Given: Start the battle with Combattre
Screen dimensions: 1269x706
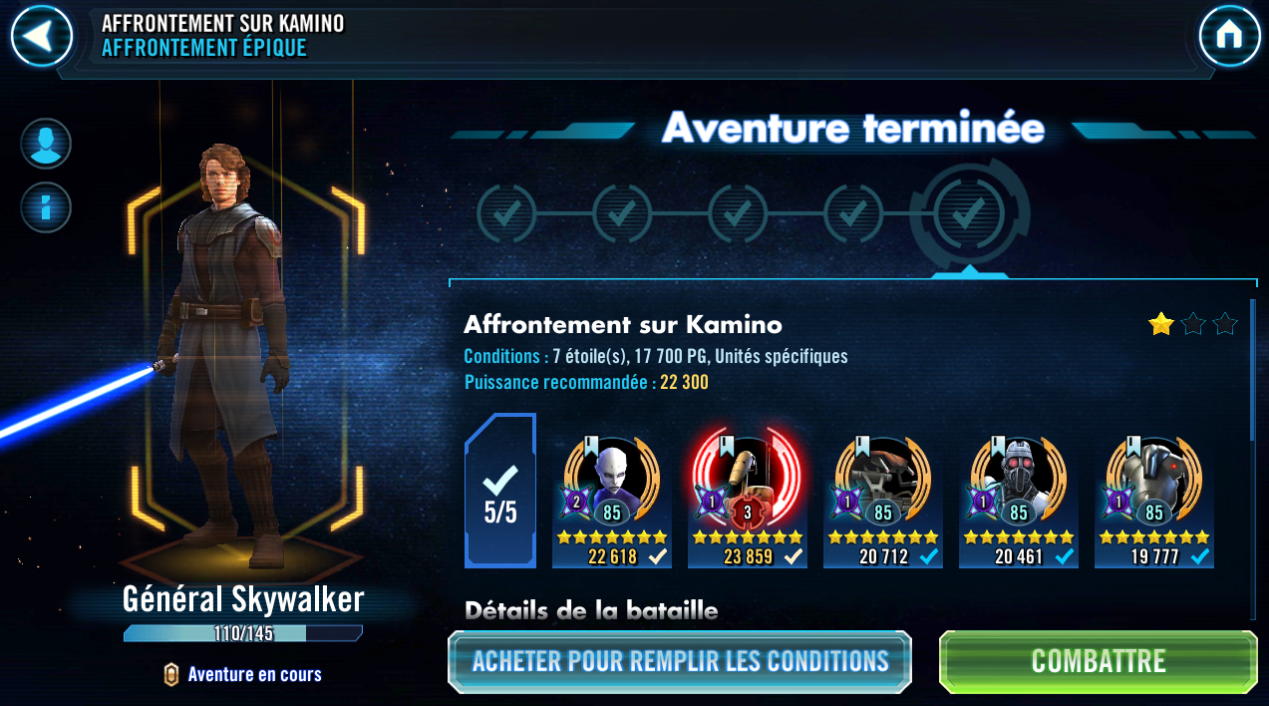Looking at the screenshot, I should 1098,661.
